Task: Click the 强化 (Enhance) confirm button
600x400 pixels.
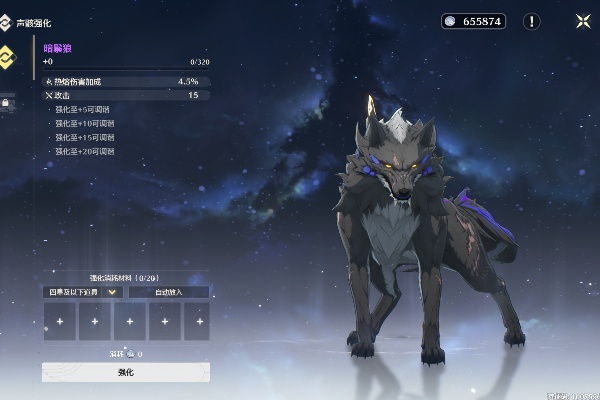Action: click(126, 372)
